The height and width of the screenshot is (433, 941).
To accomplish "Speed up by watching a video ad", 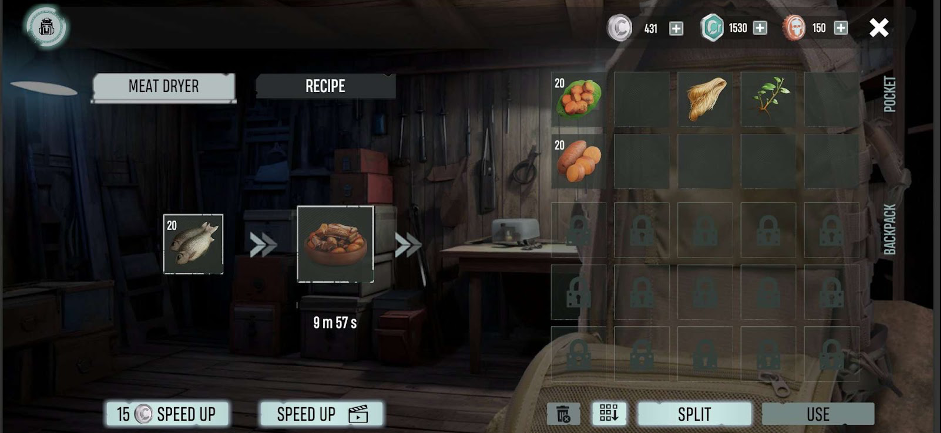I will (321, 414).
